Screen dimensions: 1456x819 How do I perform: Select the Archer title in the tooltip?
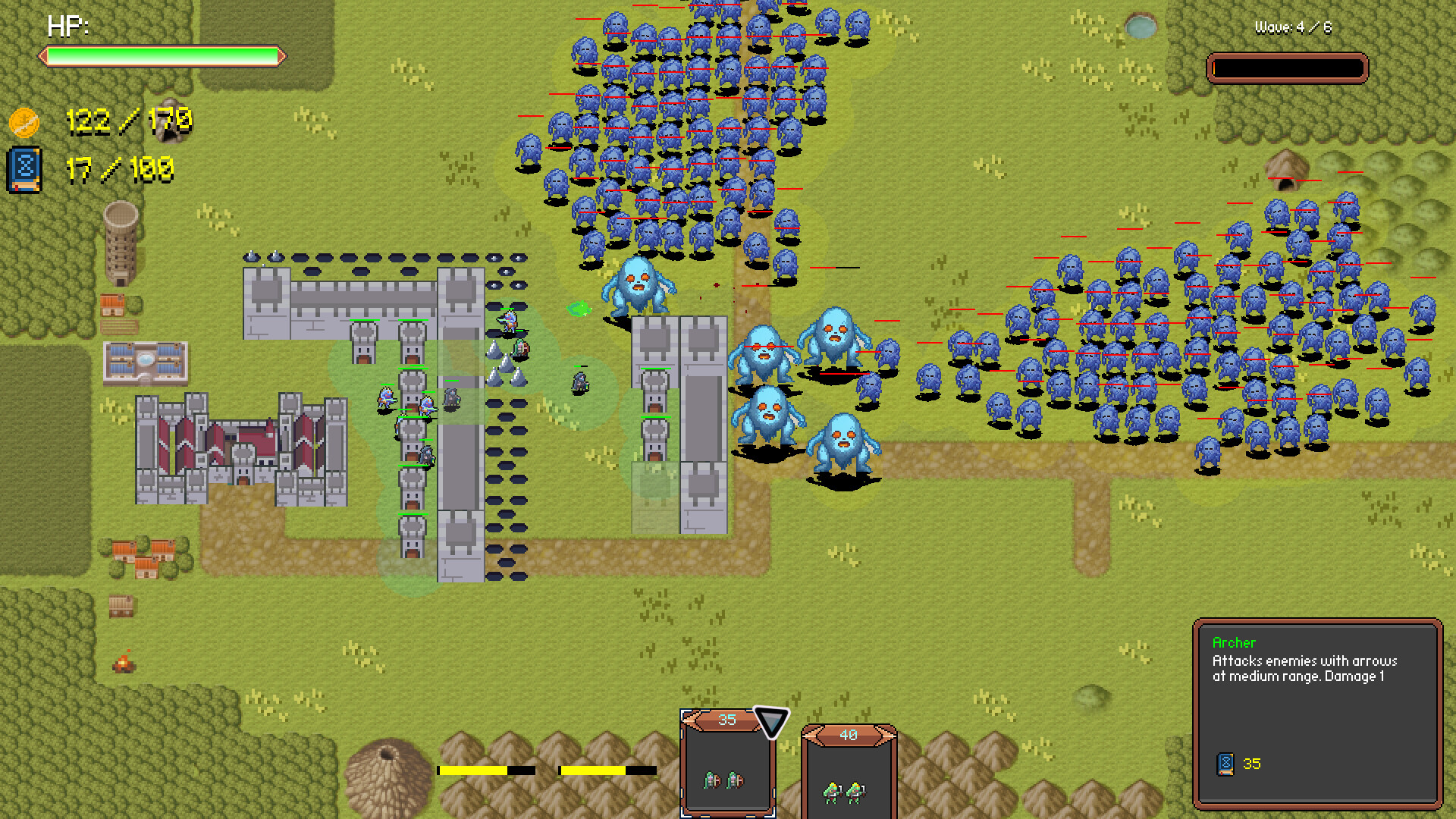pos(1235,642)
